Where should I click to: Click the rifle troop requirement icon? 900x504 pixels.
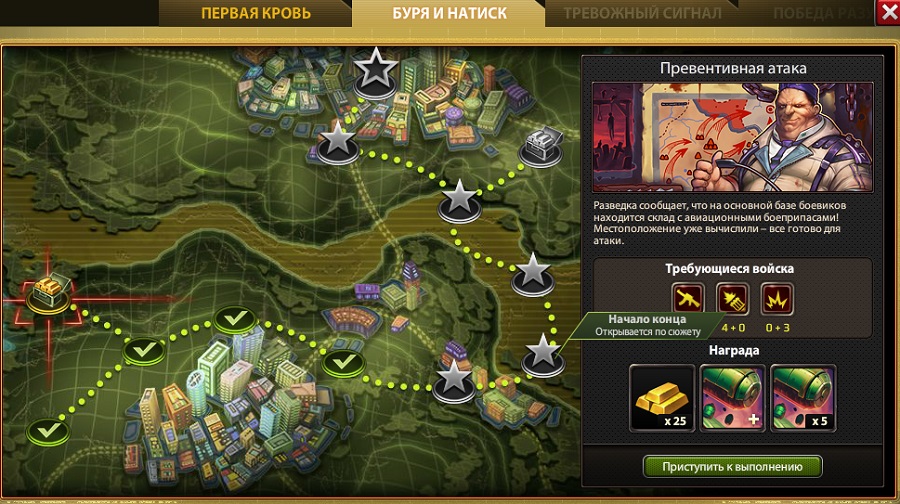pyautogui.click(x=689, y=298)
